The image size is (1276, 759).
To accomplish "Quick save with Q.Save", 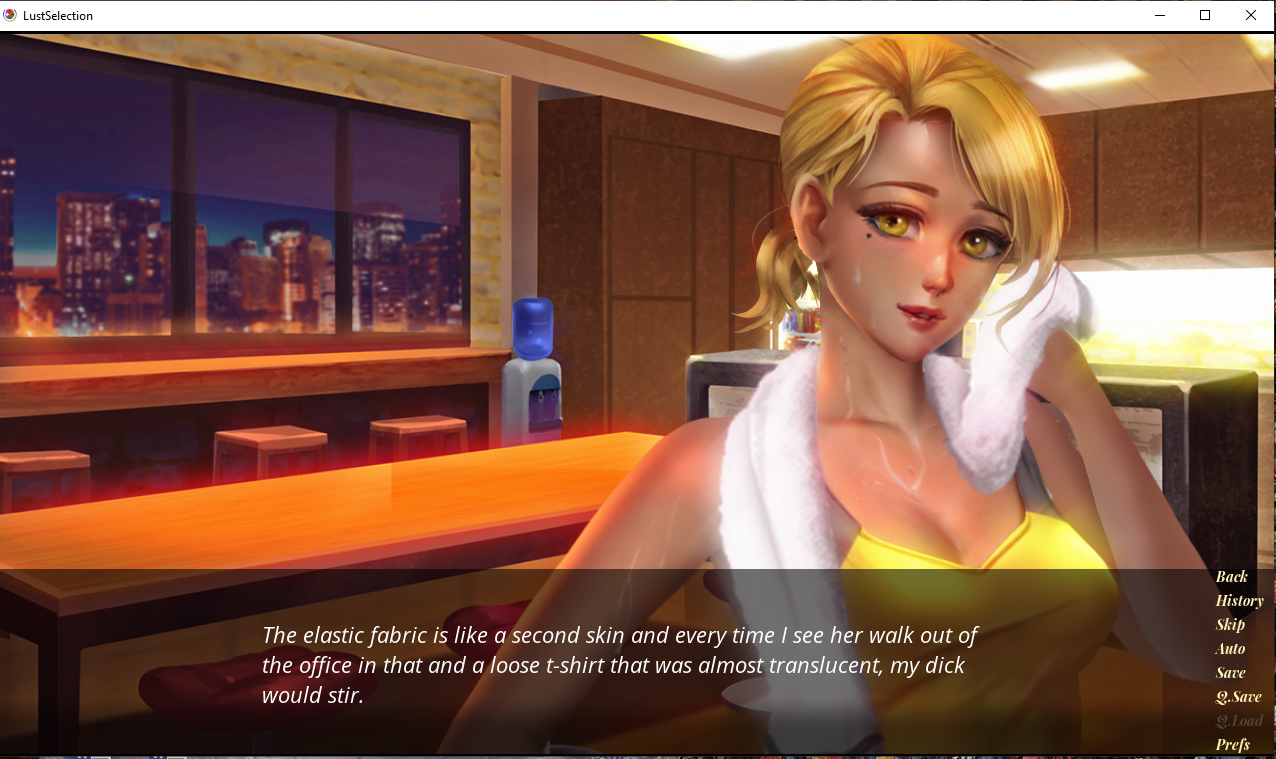I will [x=1238, y=697].
